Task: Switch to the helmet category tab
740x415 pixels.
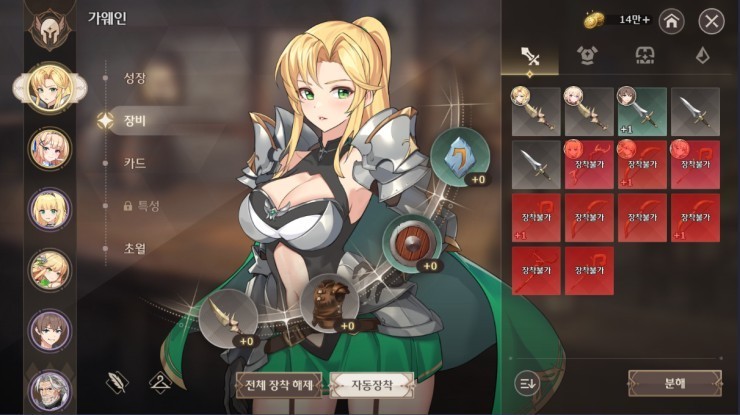Action: pyautogui.click(x=644, y=57)
